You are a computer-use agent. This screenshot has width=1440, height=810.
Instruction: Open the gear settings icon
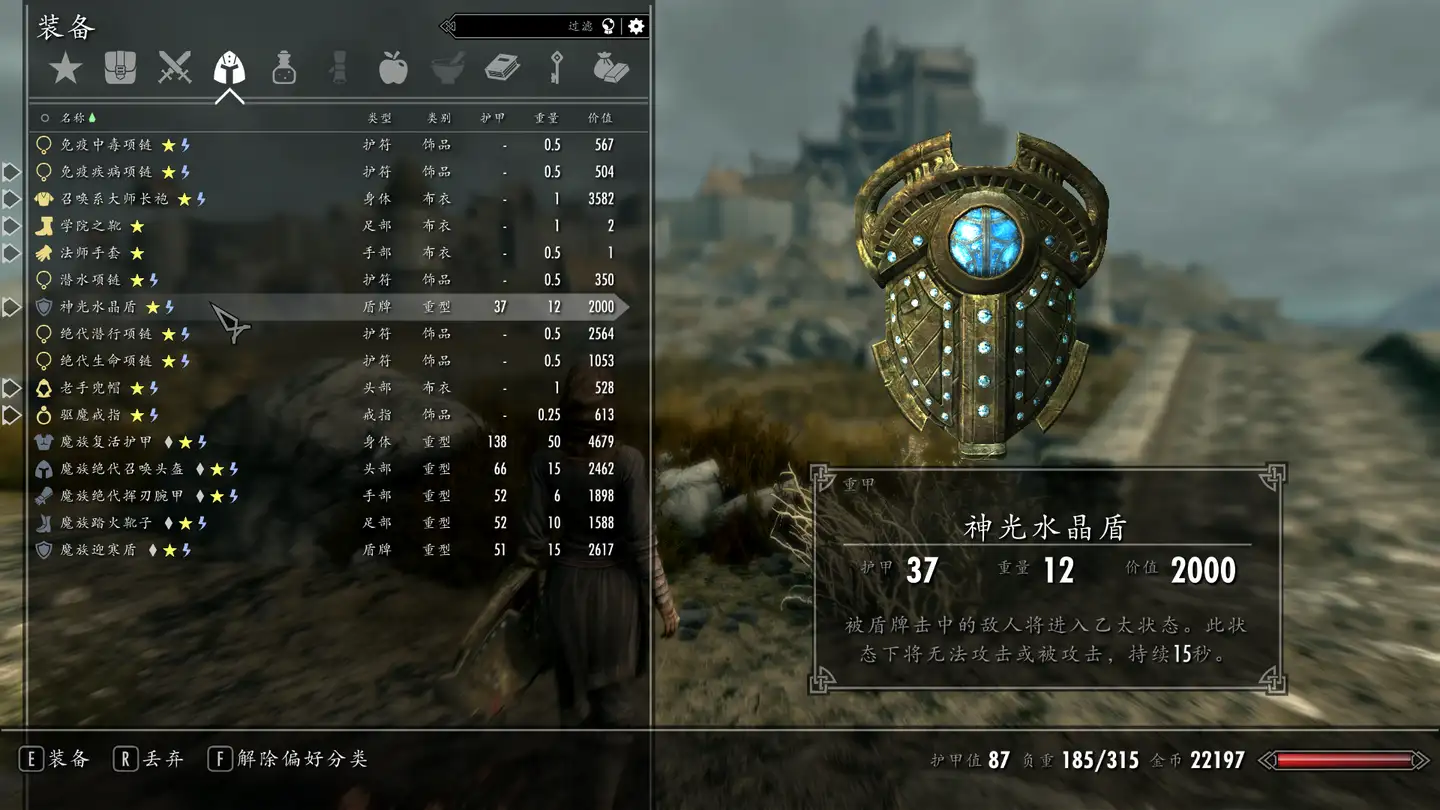coord(636,27)
